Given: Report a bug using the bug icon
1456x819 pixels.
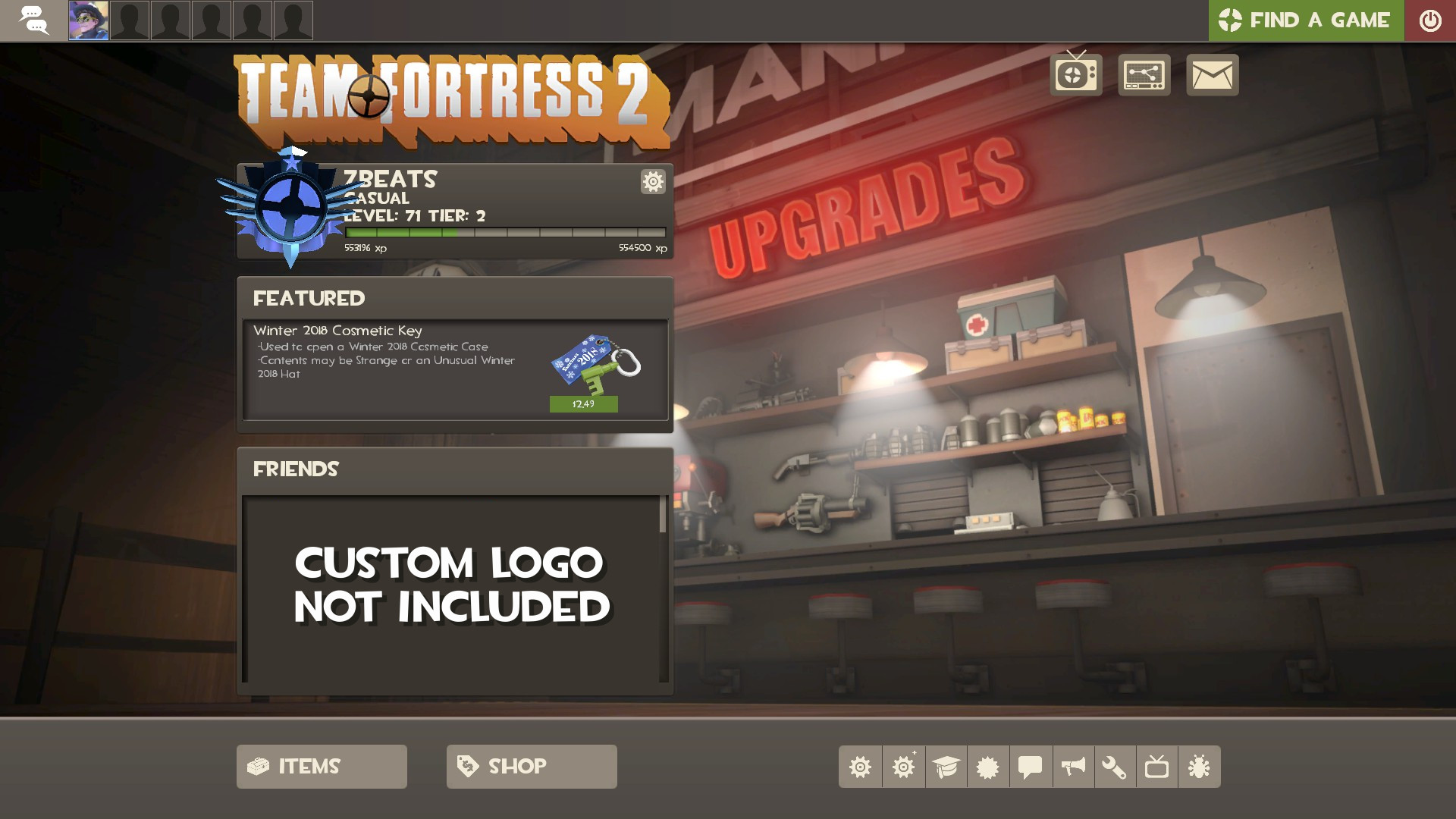Looking at the screenshot, I should tap(1200, 767).
